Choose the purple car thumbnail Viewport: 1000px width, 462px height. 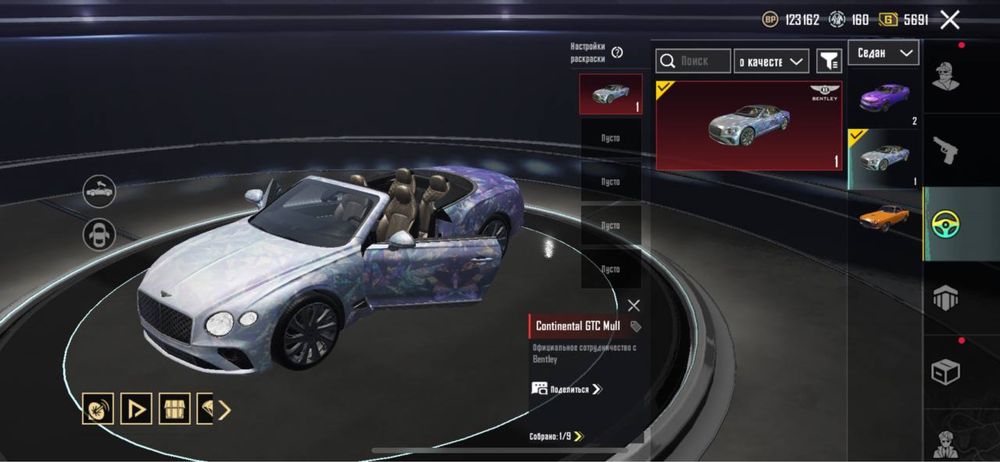click(x=884, y=99)
